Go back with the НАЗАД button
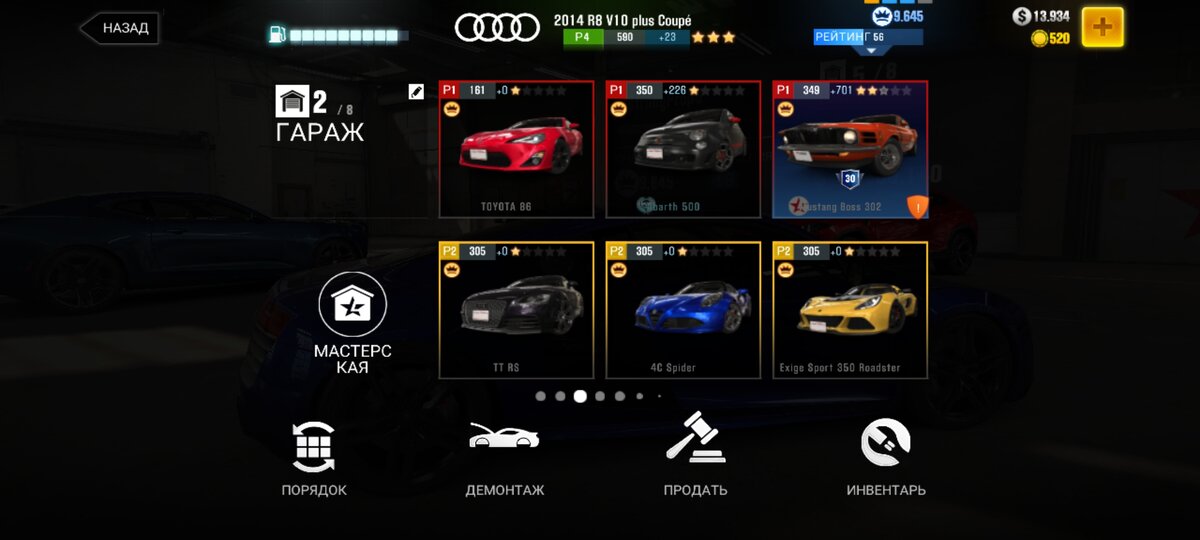This screenshot has width=1200, height=540. point(121,28)
